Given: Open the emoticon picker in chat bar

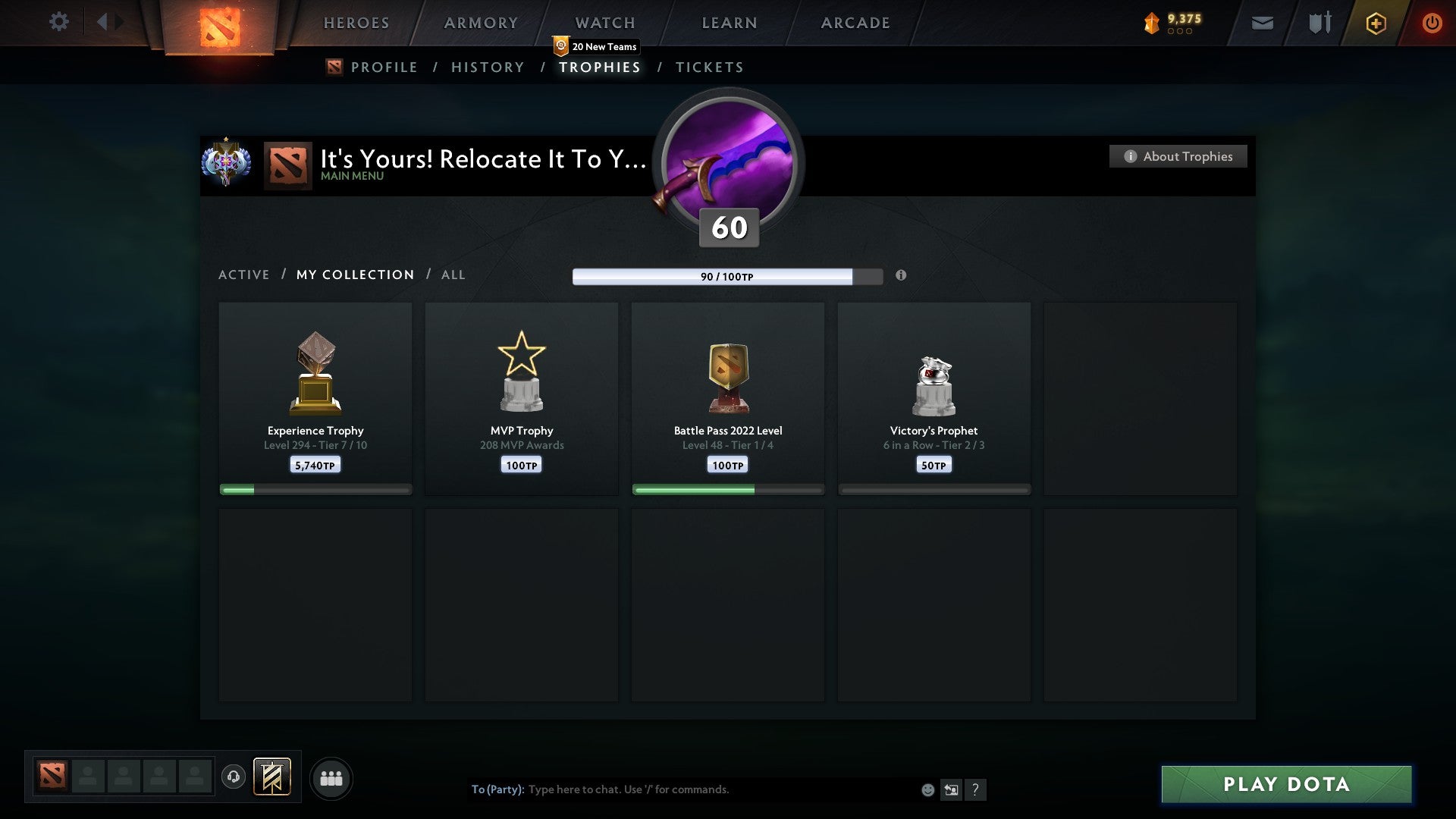Looking at the screenshot, I should pyautogui.click(x=928, y=790).
